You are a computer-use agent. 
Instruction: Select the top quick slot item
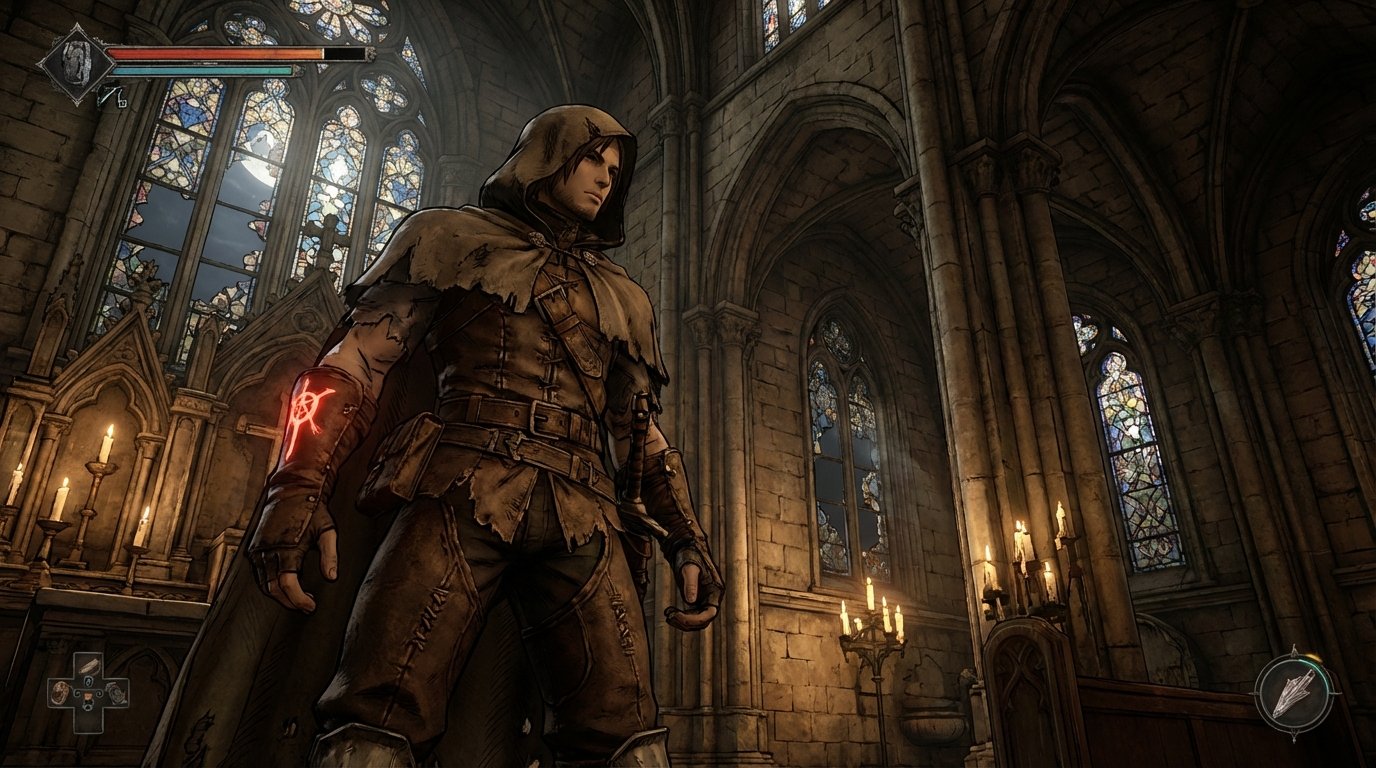[88, 667]
